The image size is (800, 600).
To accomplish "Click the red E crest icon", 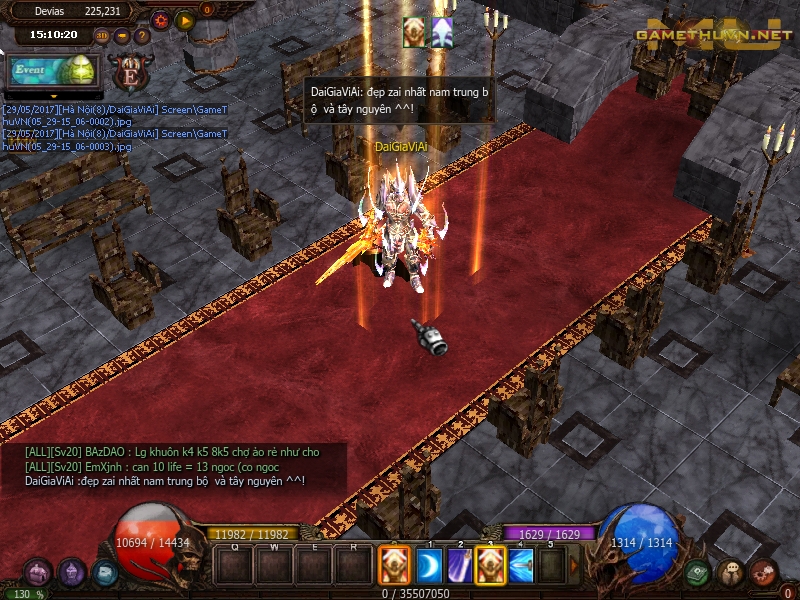I will 128,73.
